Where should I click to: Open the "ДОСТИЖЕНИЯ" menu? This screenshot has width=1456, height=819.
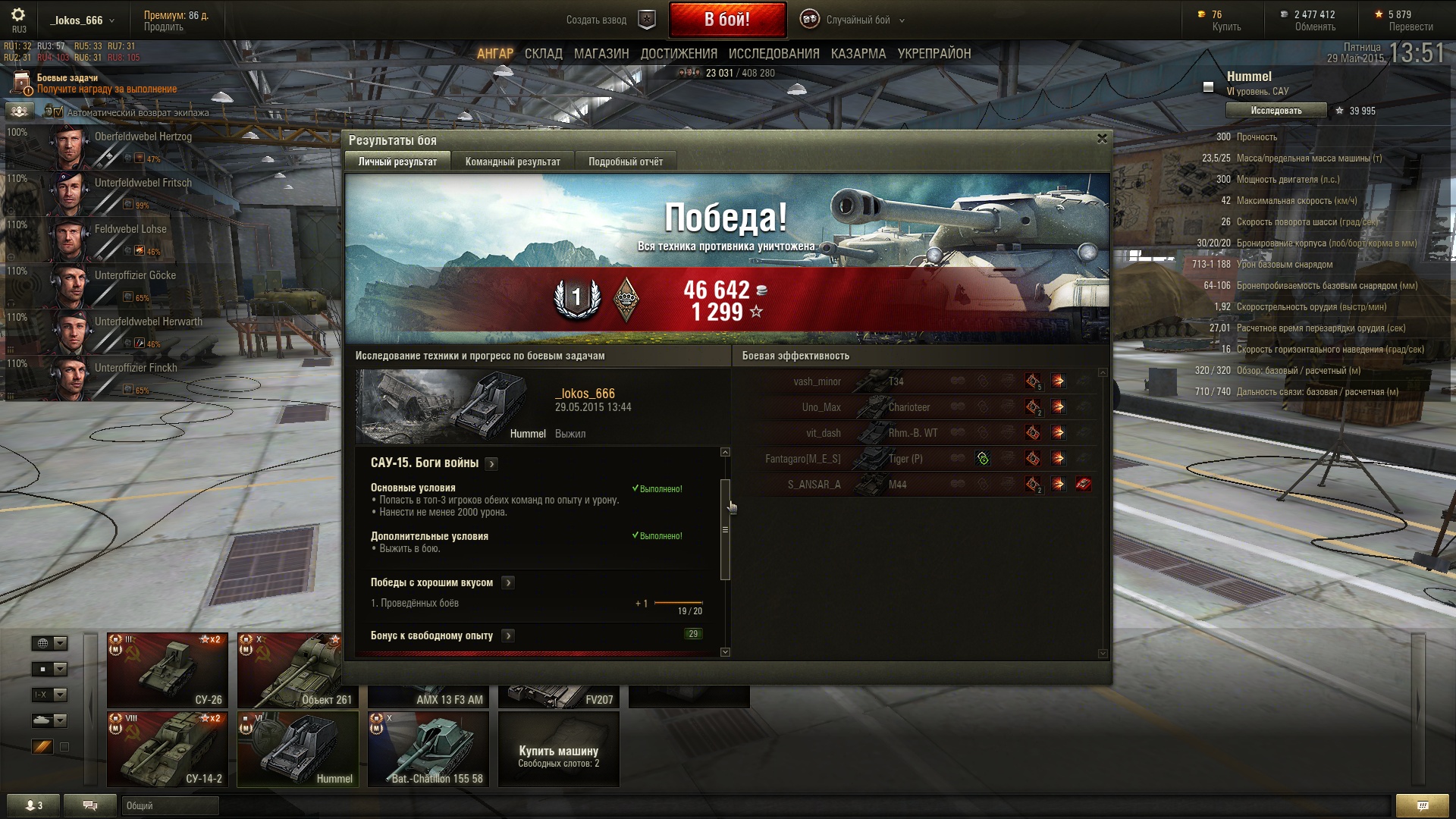[679, 54]
